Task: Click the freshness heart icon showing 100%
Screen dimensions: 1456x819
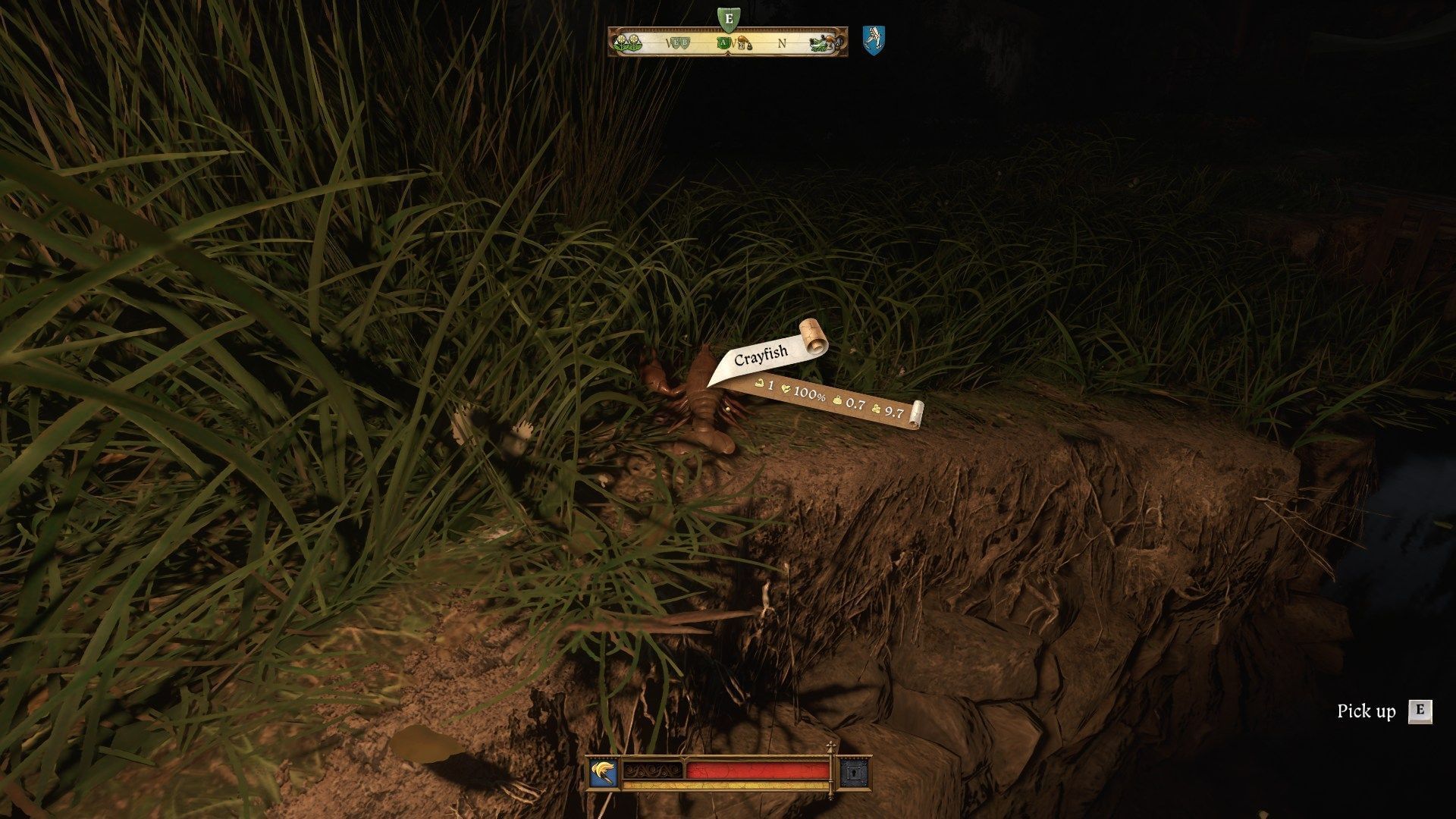Action: point(786,390)
